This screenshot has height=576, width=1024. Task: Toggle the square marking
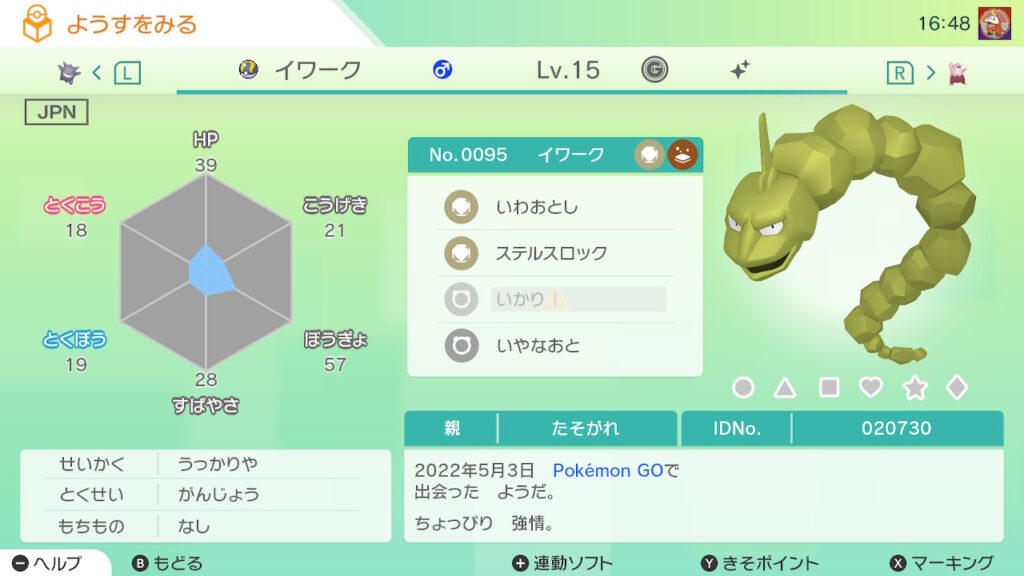(829, 388)
